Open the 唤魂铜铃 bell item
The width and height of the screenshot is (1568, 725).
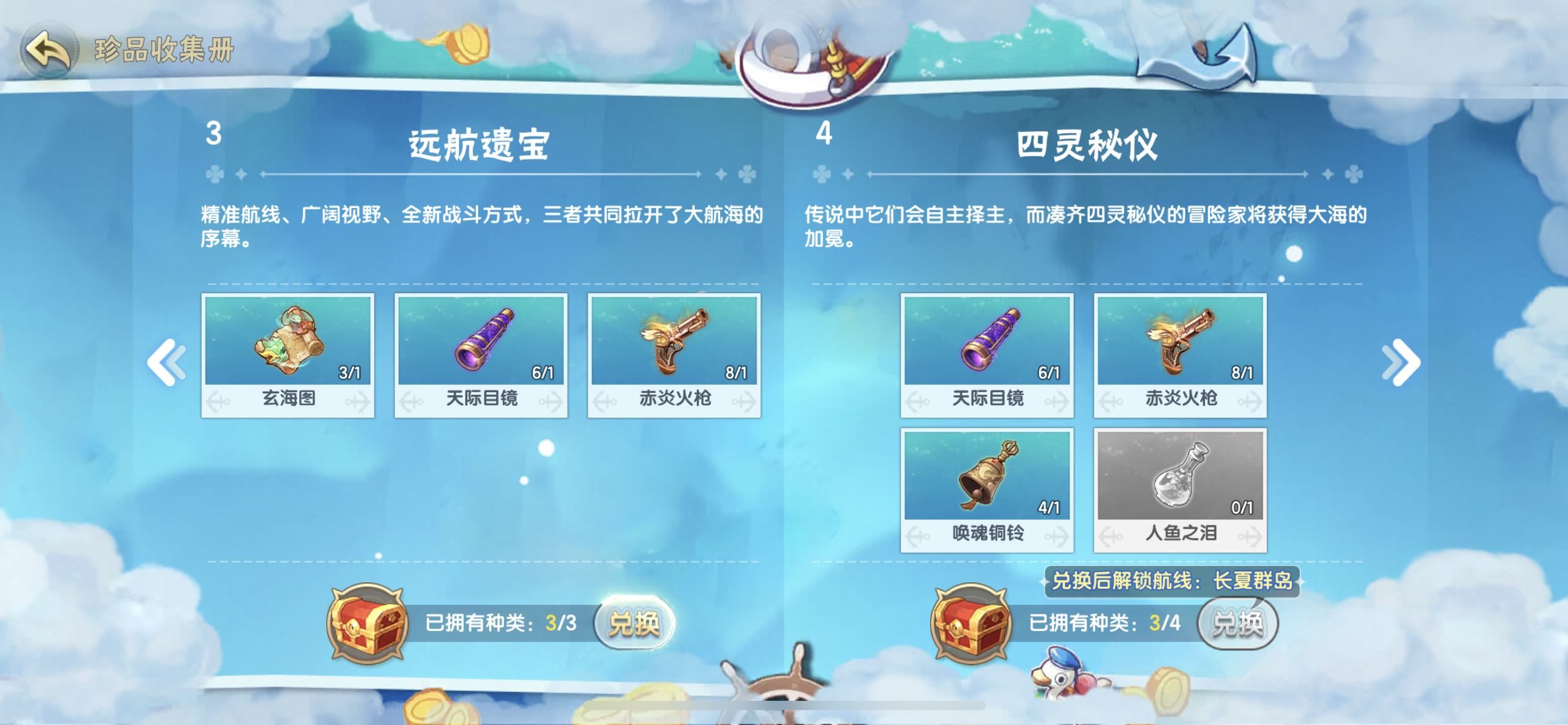[x=988, y=490]
